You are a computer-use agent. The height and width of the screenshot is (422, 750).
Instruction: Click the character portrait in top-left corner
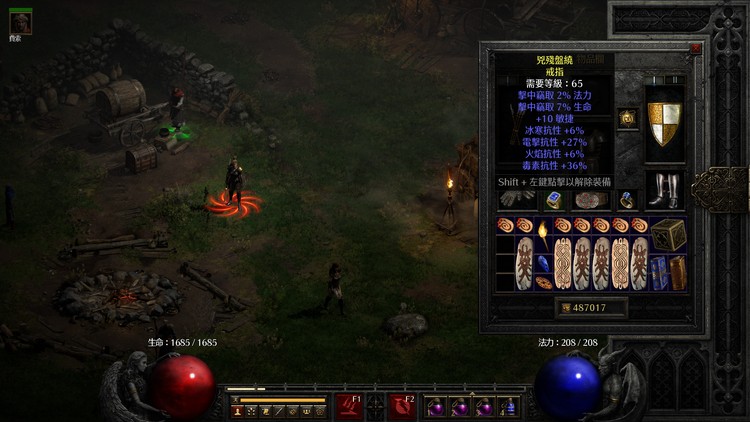(20, 23)
